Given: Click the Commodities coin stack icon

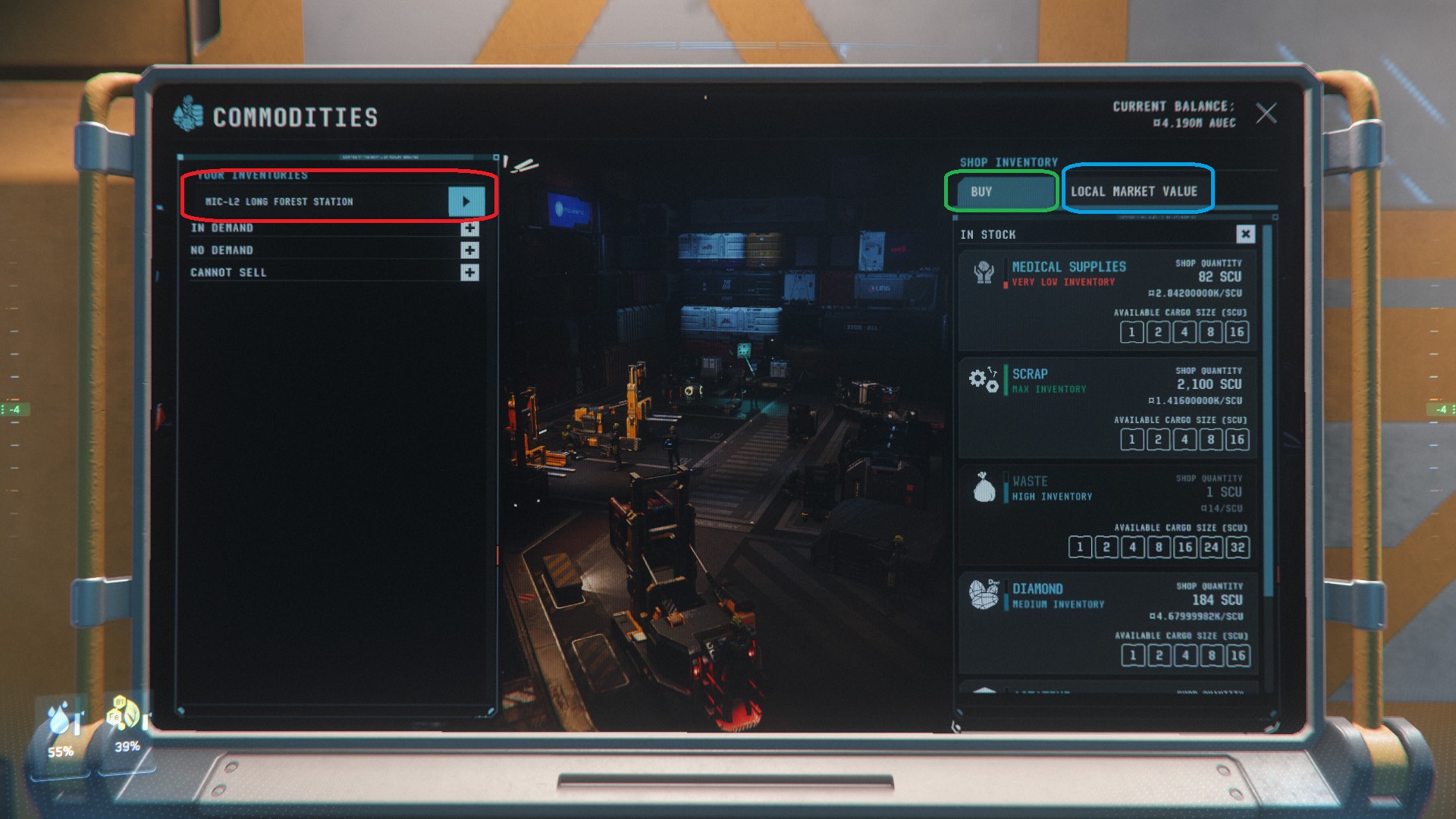Looking at the screenshot, I should pyautogui.click(x=189, y=115).
